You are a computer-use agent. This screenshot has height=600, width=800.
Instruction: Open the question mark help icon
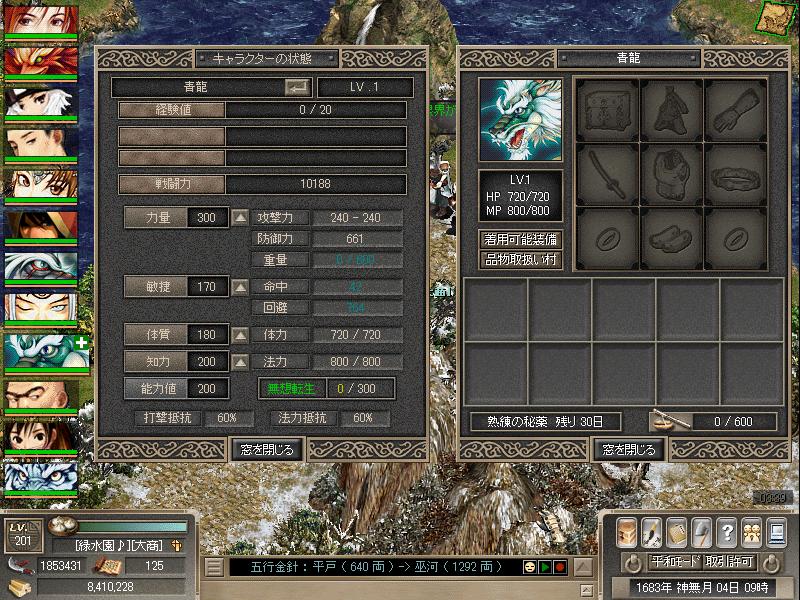click(x=727, y=531)
